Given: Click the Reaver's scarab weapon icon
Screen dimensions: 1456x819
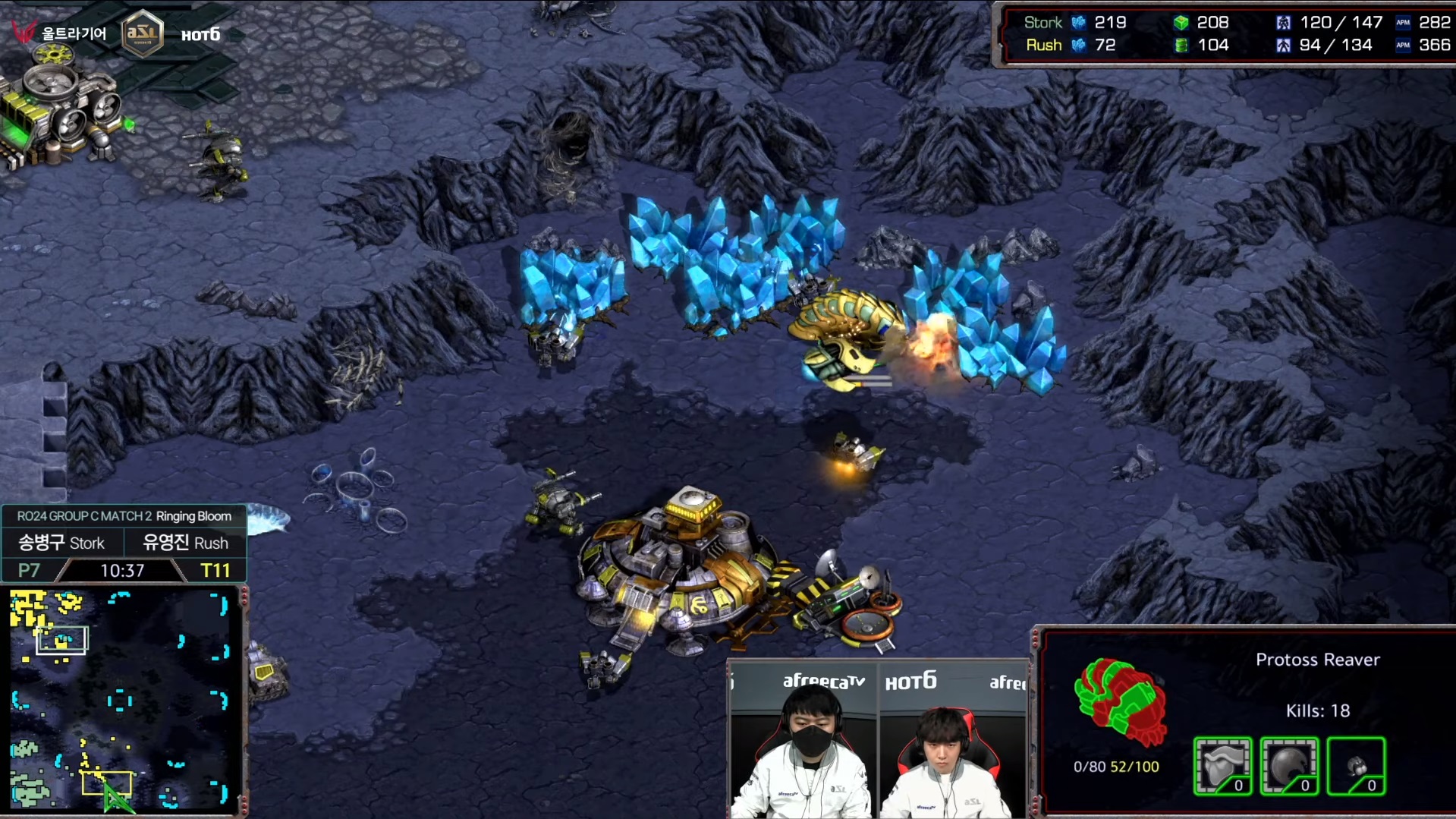Looking at the screenshot, I should coord(1356,766).
